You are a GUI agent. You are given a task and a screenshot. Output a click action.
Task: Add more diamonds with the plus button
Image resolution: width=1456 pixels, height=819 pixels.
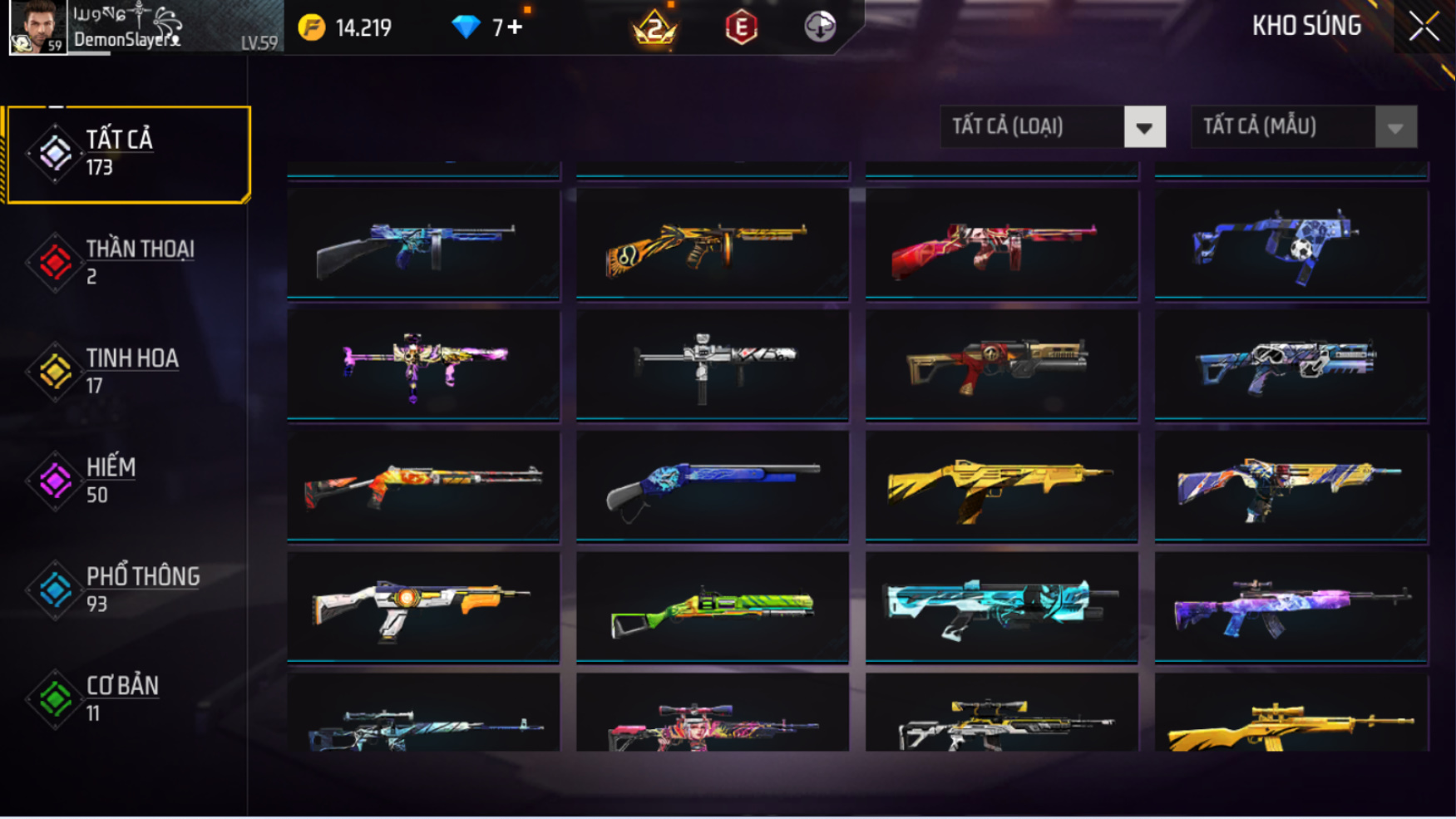[516, 27]
